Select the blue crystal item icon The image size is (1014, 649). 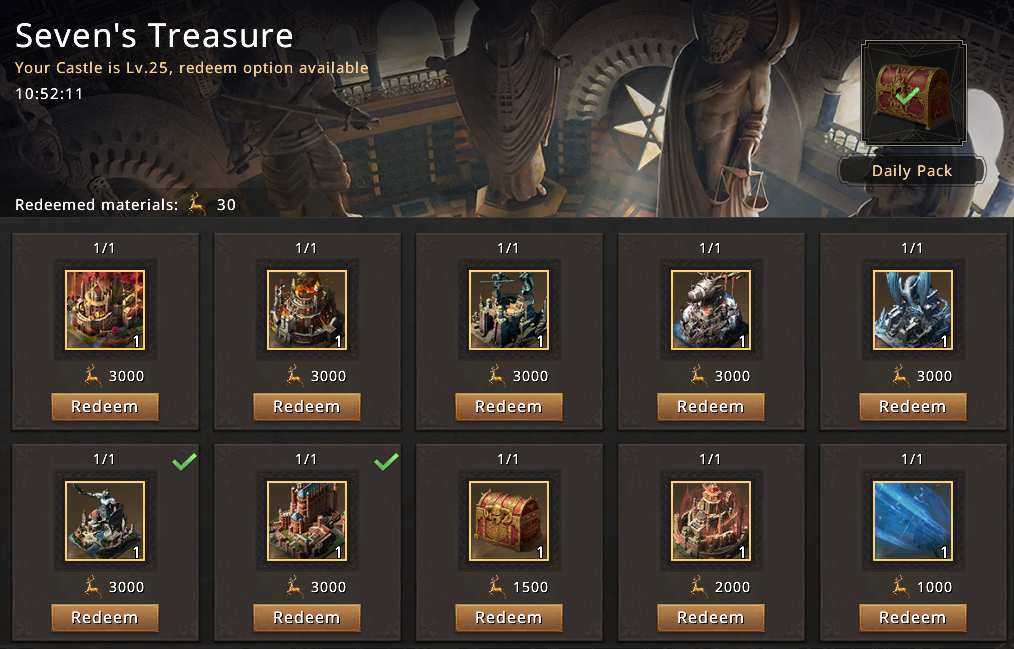tap(912, 521)
